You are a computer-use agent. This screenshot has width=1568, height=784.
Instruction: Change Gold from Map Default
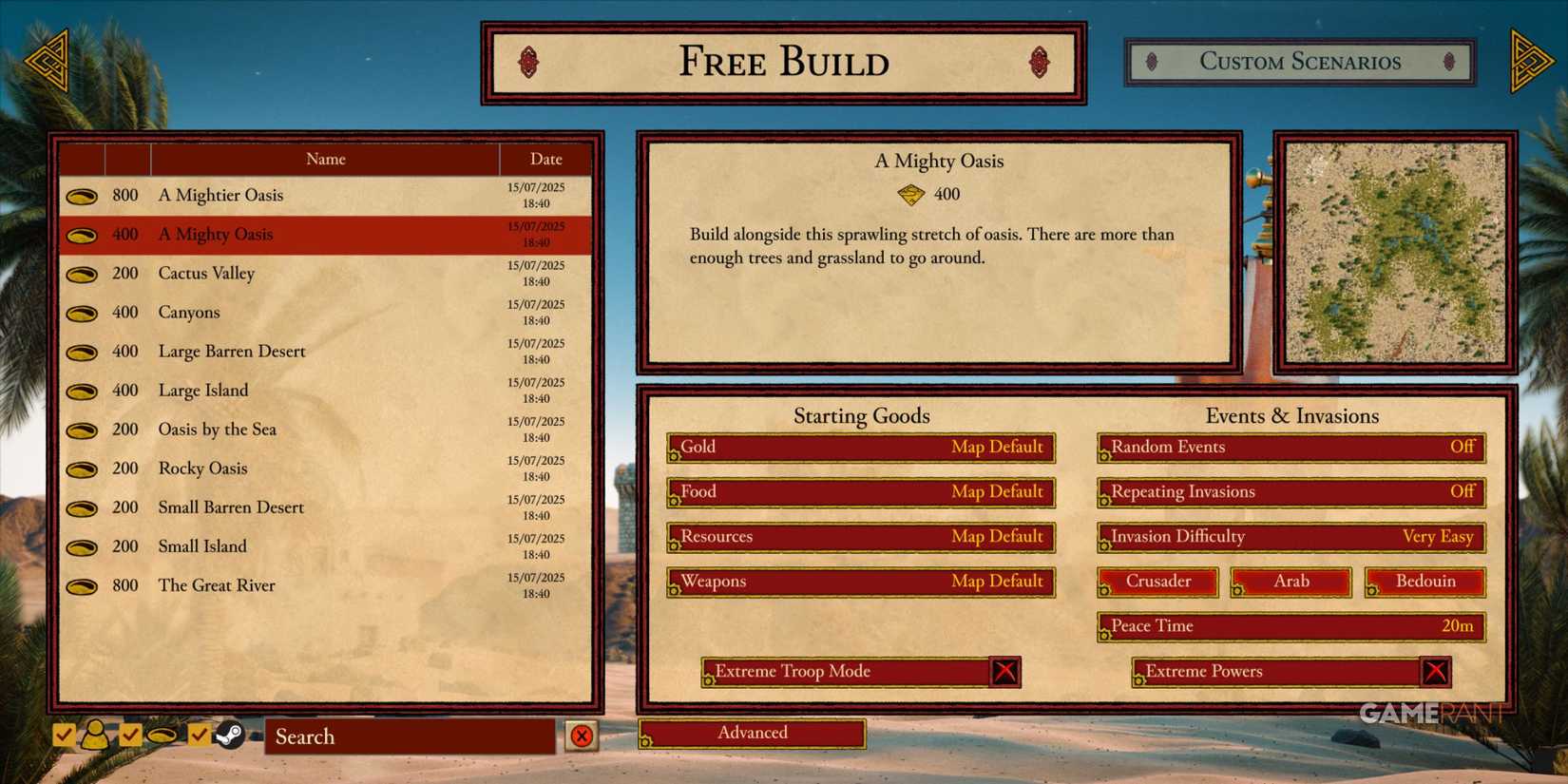860,447
